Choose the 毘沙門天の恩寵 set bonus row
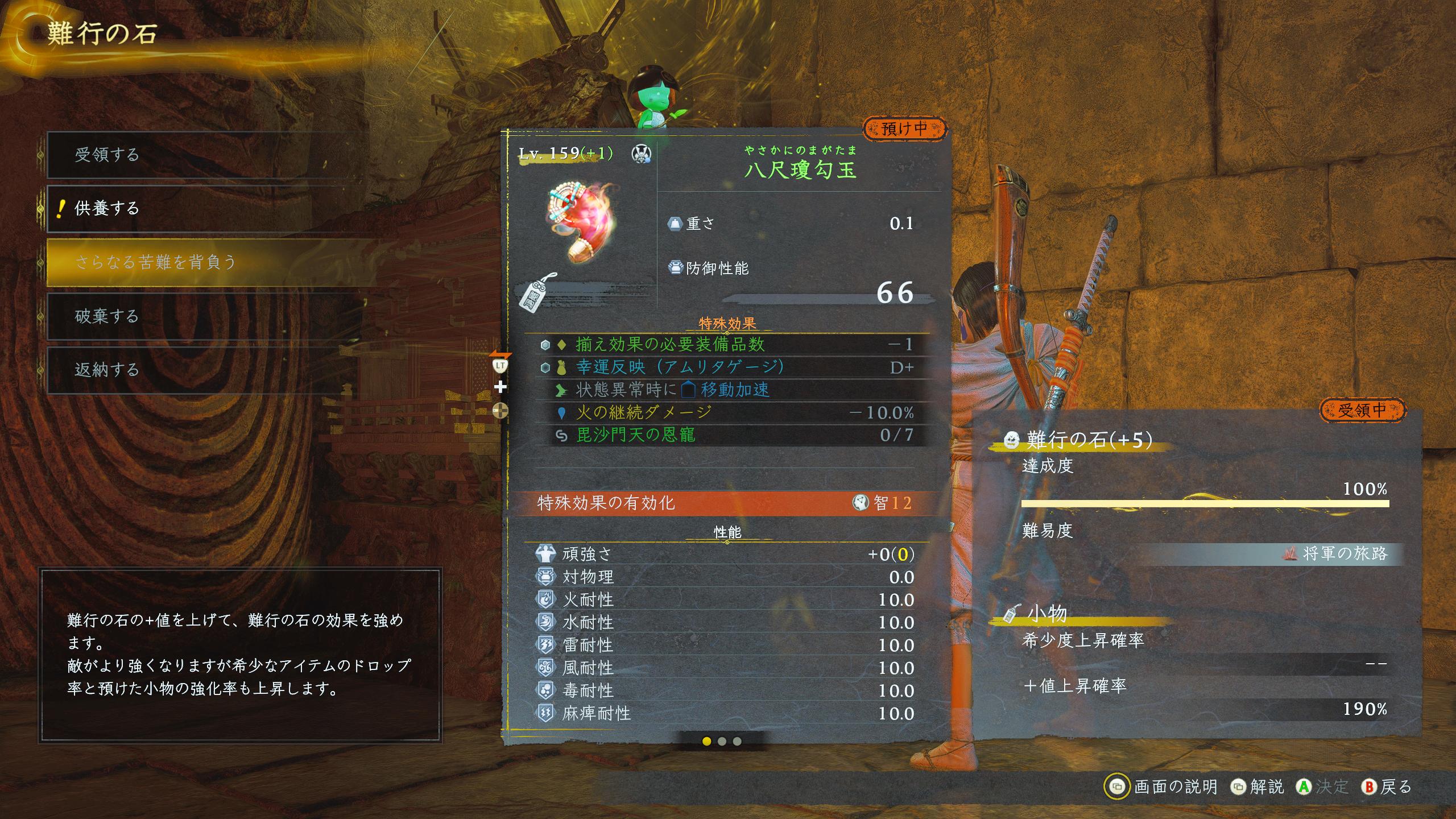Viewport: 1456px width, 819px height. tap(727, 435)
